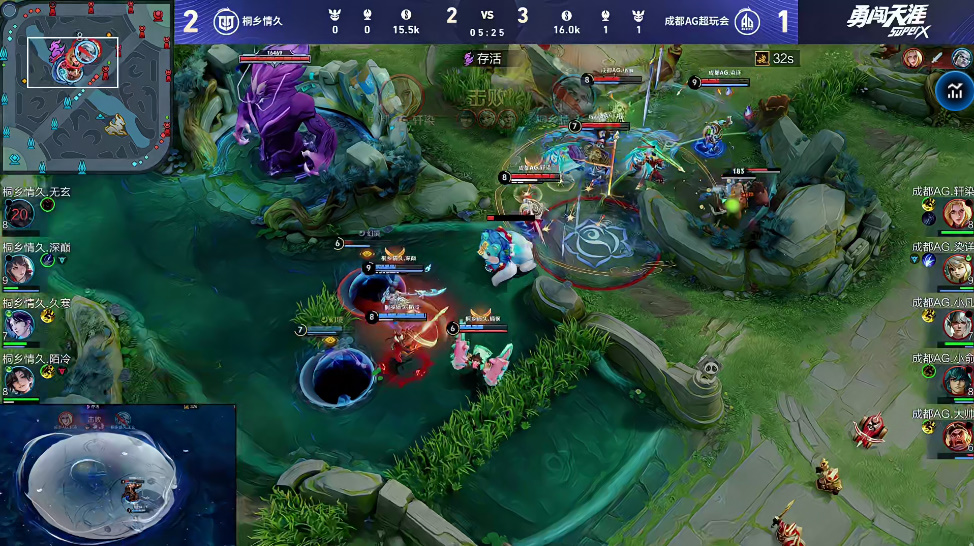Open the match statistics chart button
The image size is (974, 546).
point(953,92)
